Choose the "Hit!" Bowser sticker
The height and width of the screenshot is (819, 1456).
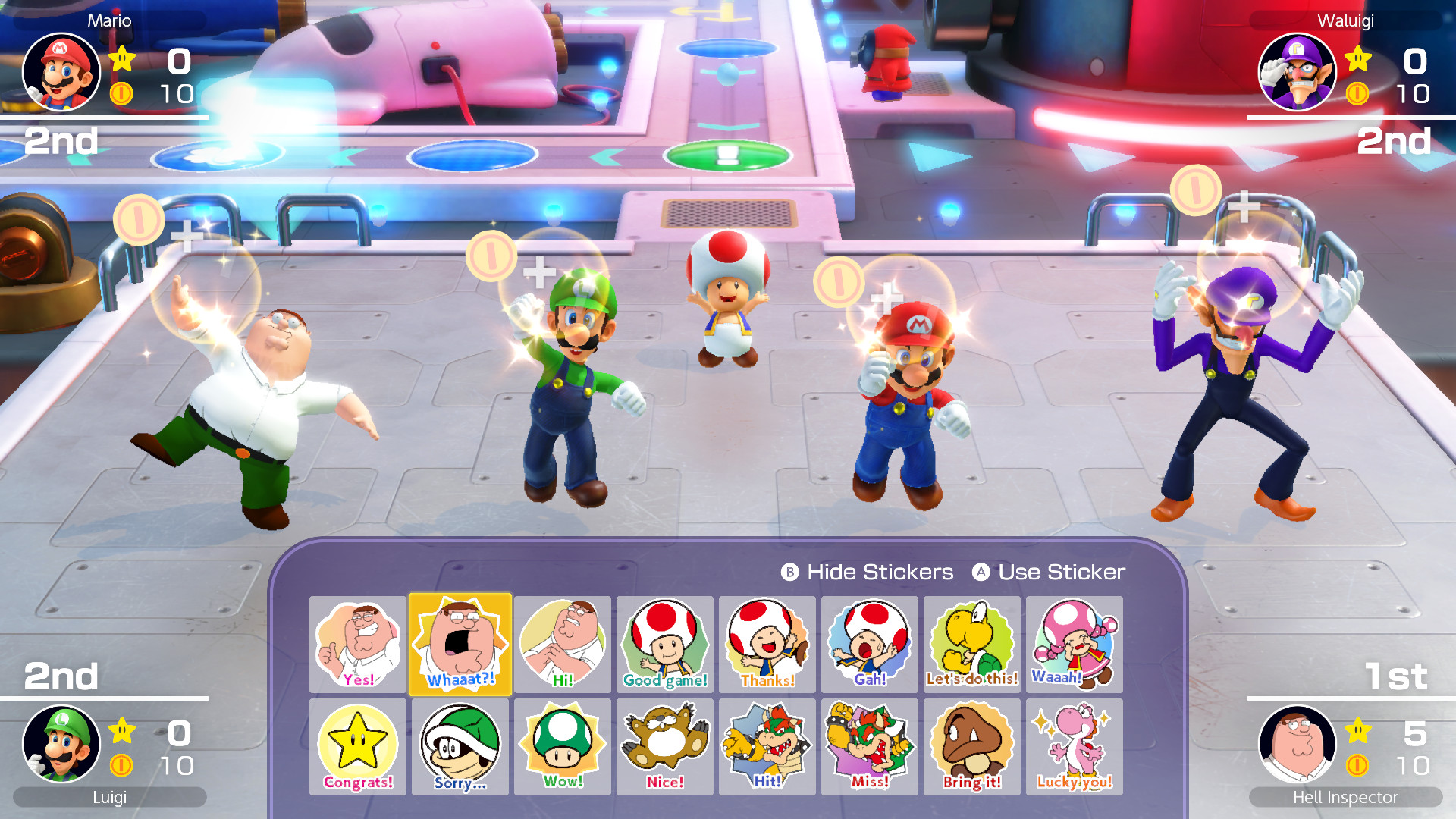click(x=767, y=747)
